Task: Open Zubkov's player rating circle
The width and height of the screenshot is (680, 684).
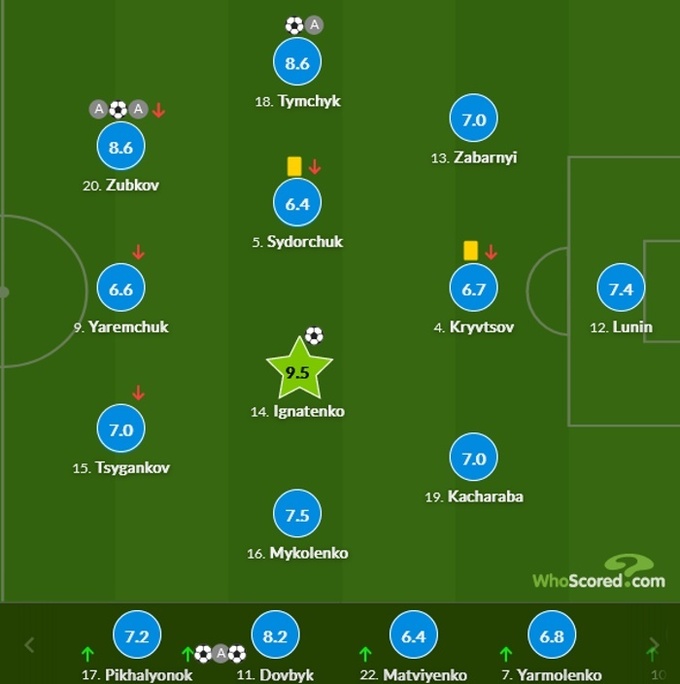Action: (121, 148)
